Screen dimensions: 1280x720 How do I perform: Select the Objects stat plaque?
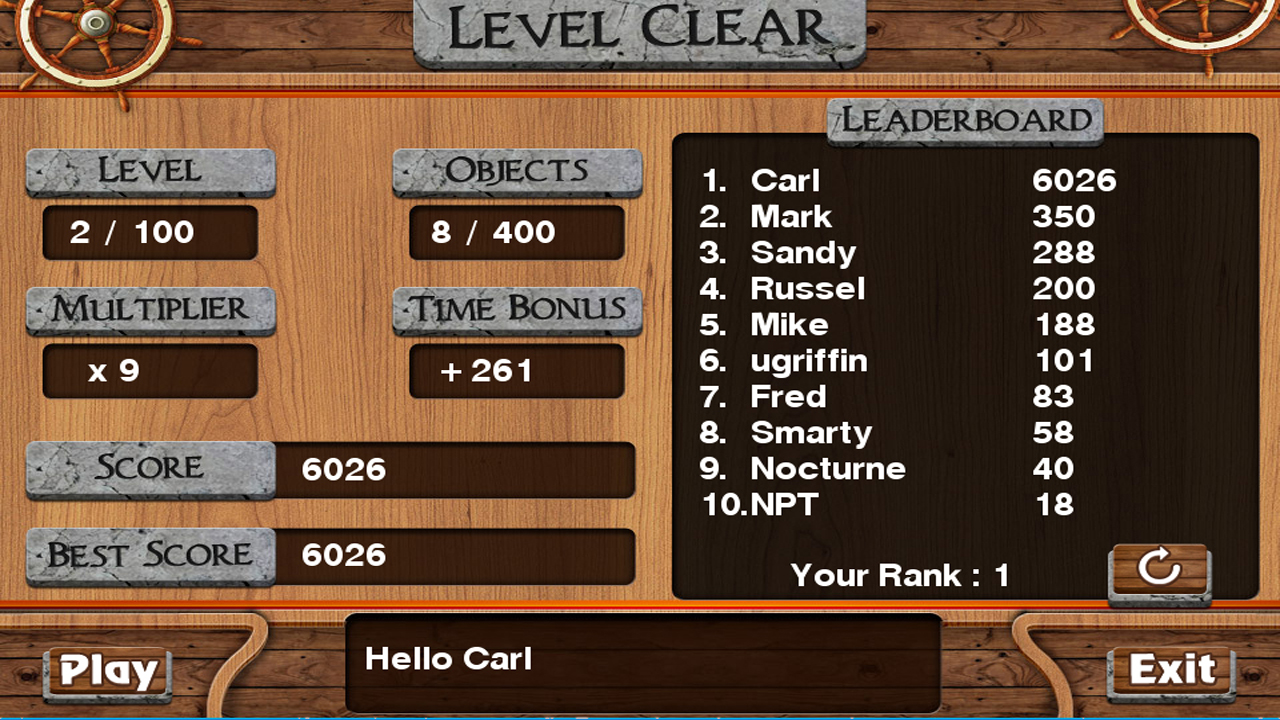(516, 171)
